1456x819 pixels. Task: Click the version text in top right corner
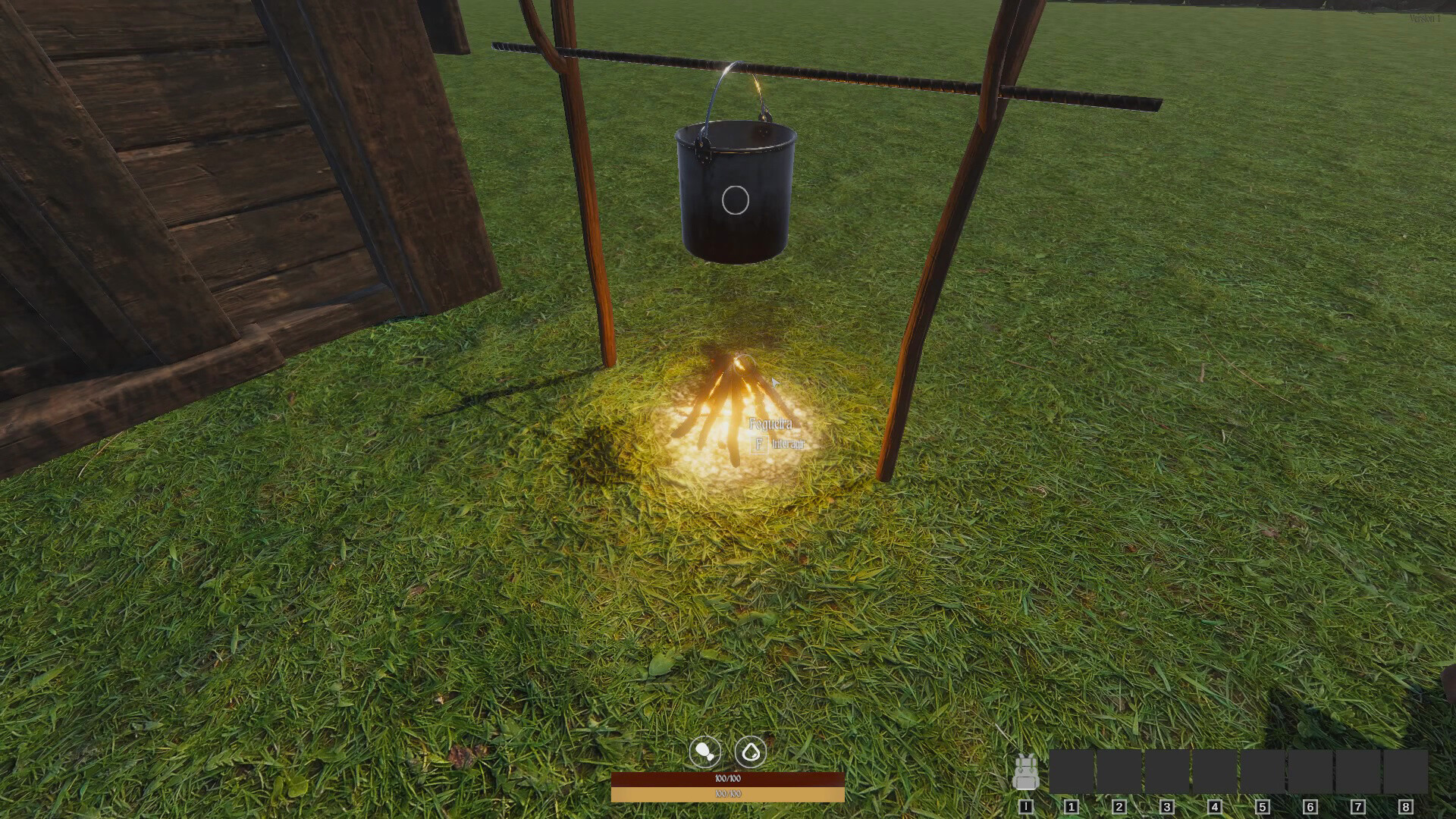point(1426,18)
